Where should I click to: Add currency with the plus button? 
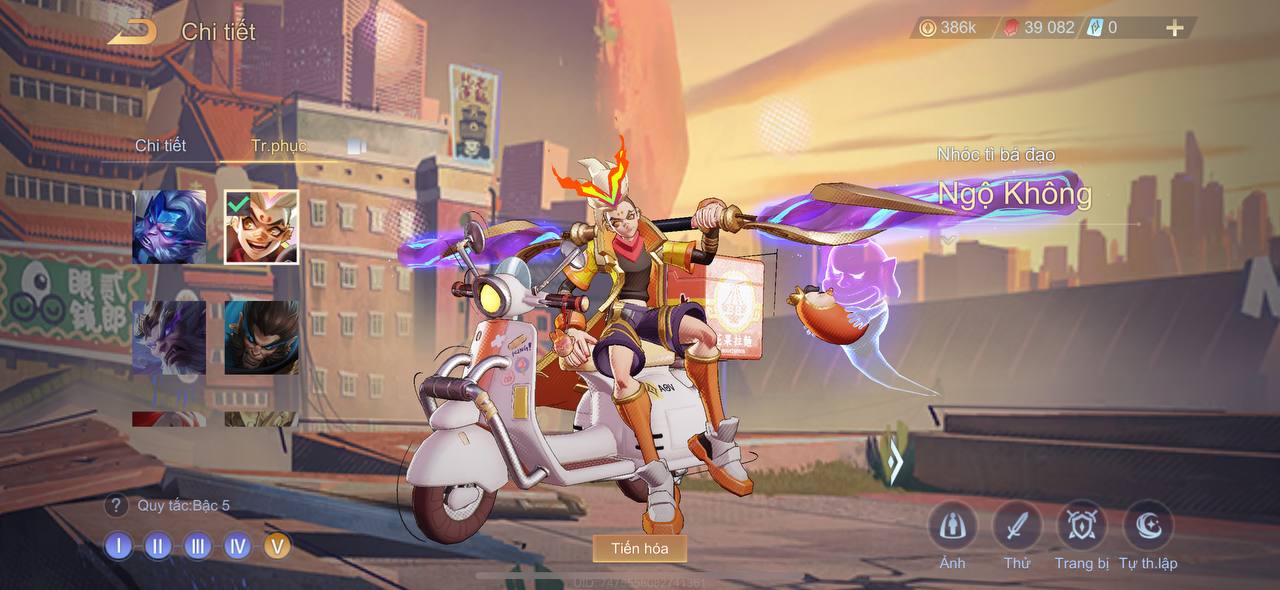click(x=1175, y=28)
